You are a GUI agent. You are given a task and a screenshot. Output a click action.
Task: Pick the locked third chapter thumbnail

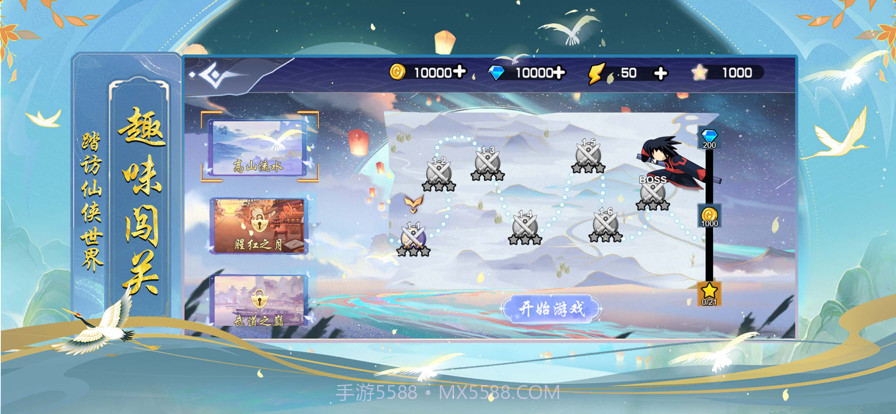pyautogui.click(x=259, y=300)
